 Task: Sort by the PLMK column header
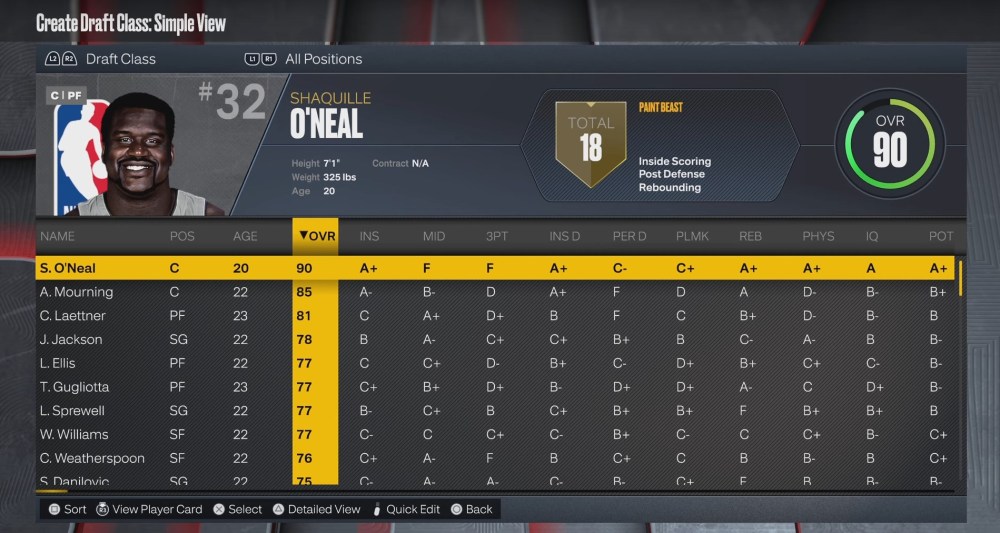coord(692,237)
